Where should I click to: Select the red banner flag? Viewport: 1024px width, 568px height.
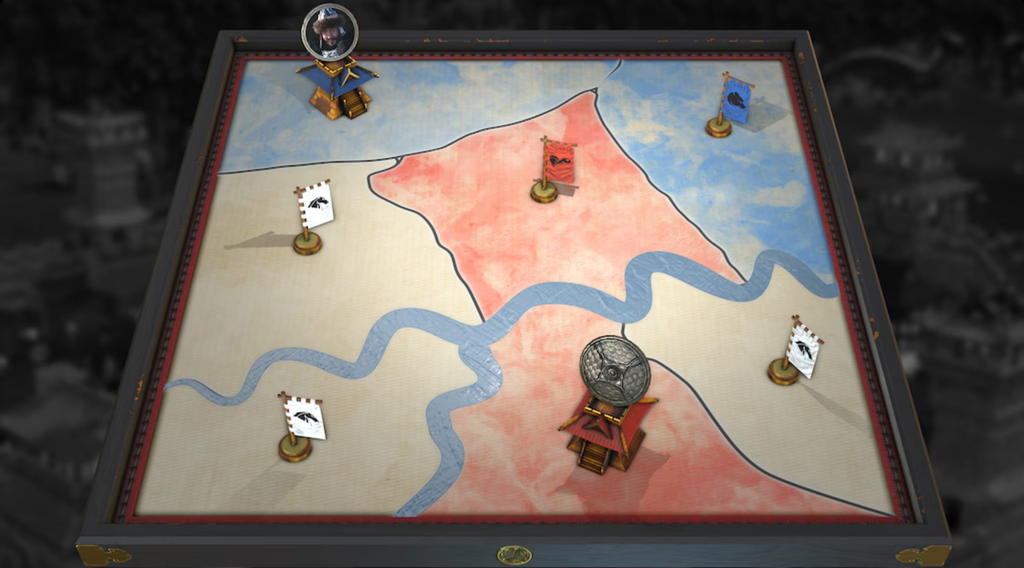558,163
